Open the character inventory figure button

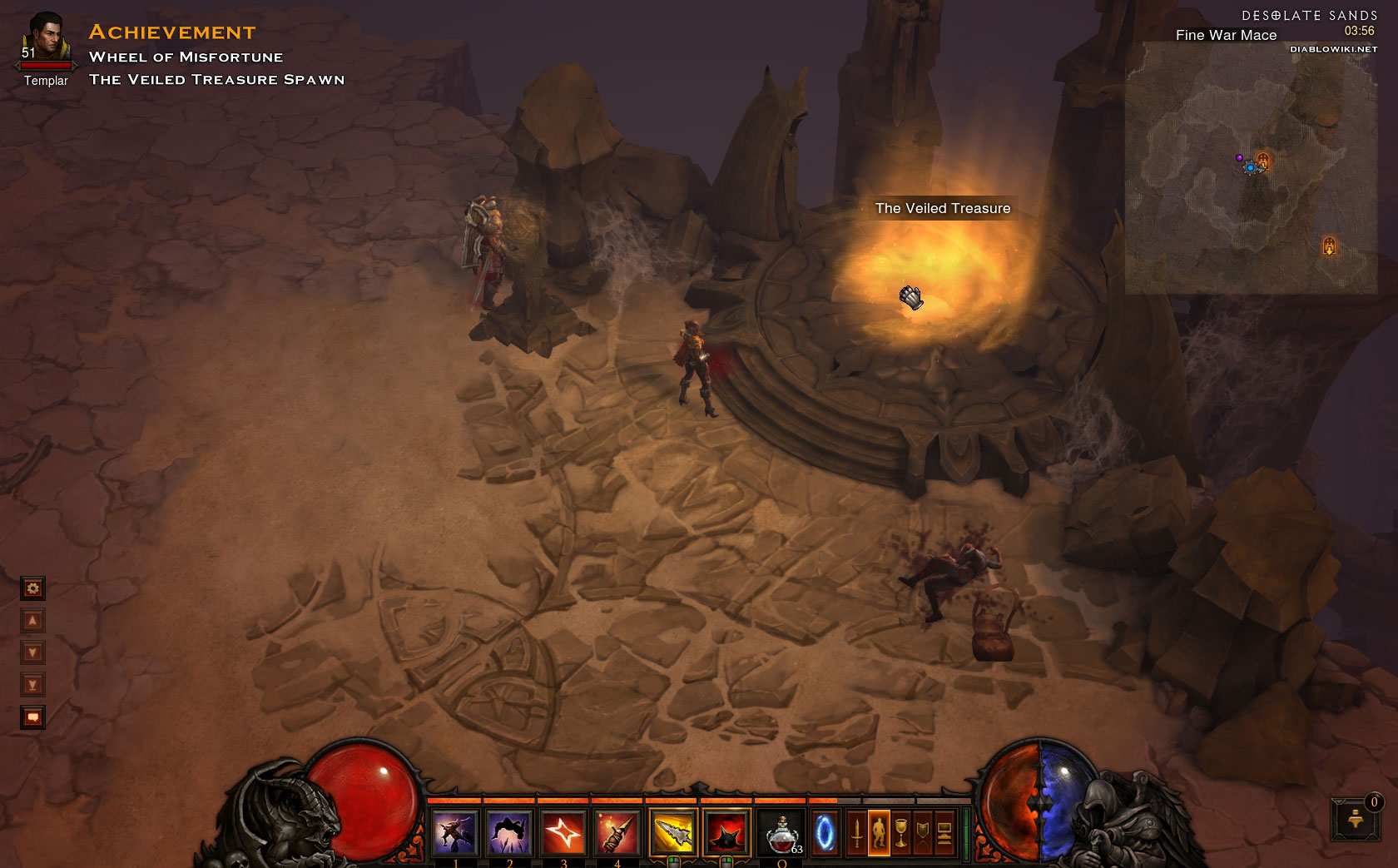tap(879, 832)
